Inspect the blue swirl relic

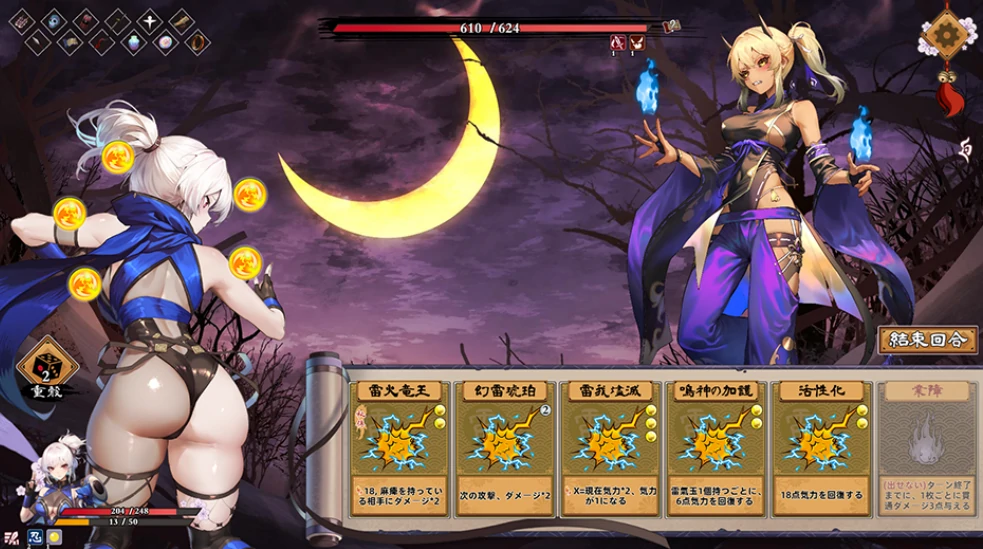click(52, 20)
